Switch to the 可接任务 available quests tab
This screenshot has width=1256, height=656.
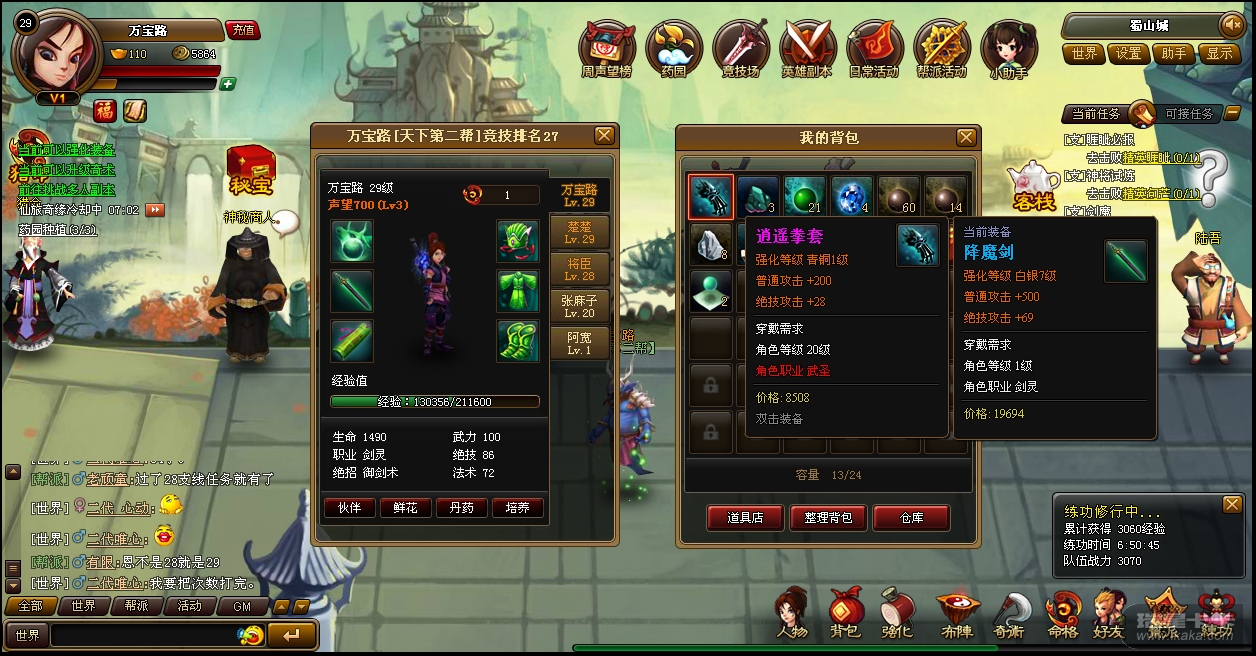pos(1188,114)
